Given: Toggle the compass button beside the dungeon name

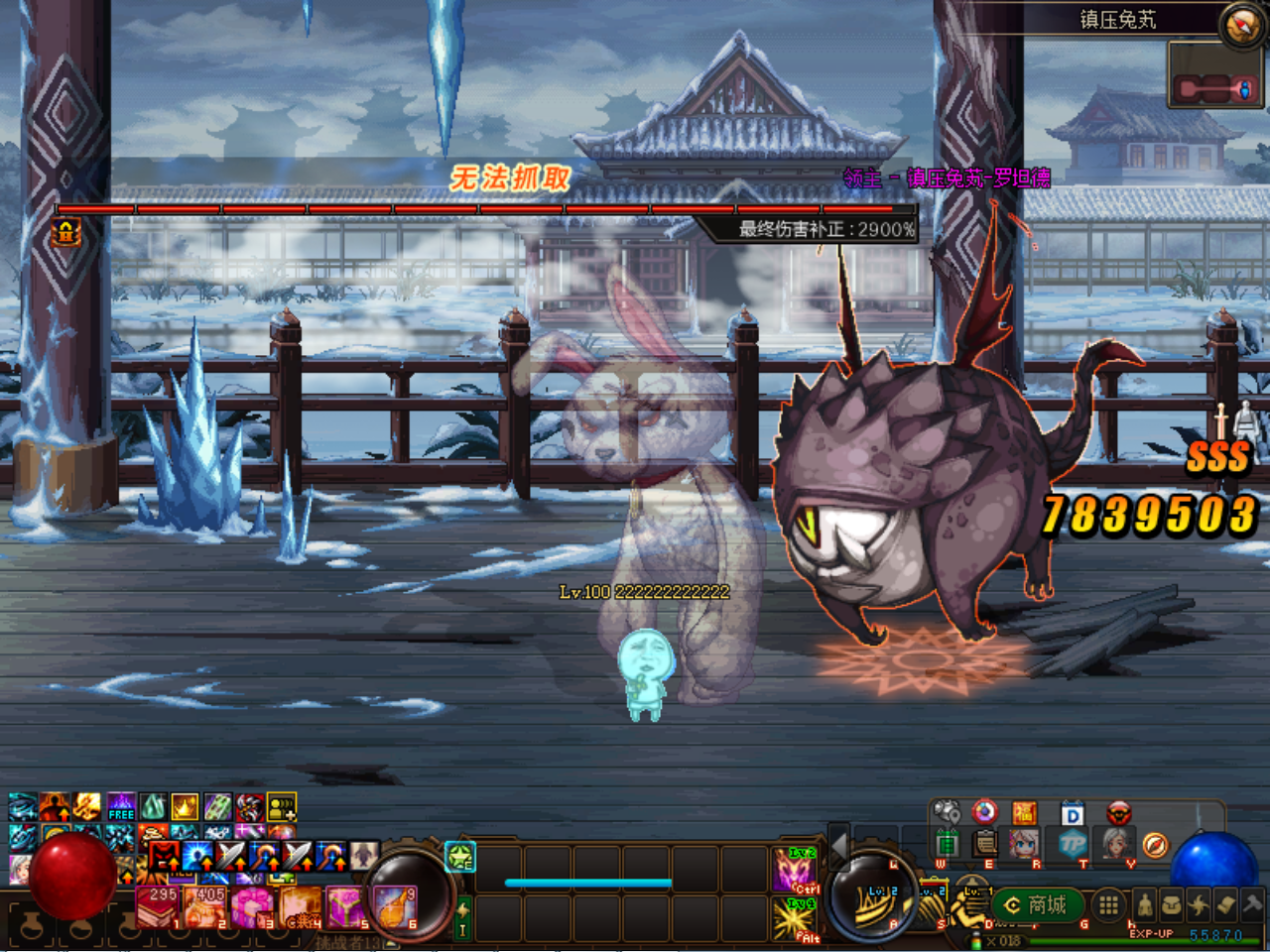Looking at the screenshot, I should pyautogui.click(x=1241, y=25).
